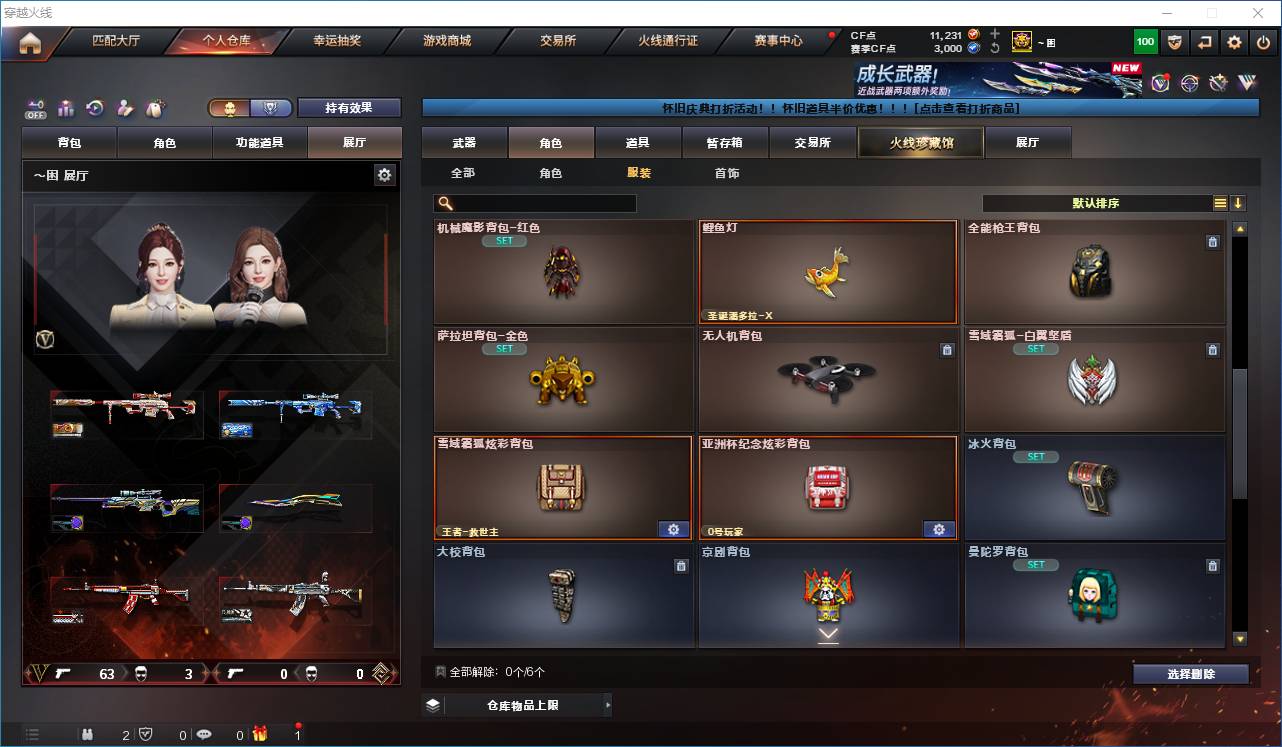Click the trash icon on 全能枪王背包 card

[1213, 241]
